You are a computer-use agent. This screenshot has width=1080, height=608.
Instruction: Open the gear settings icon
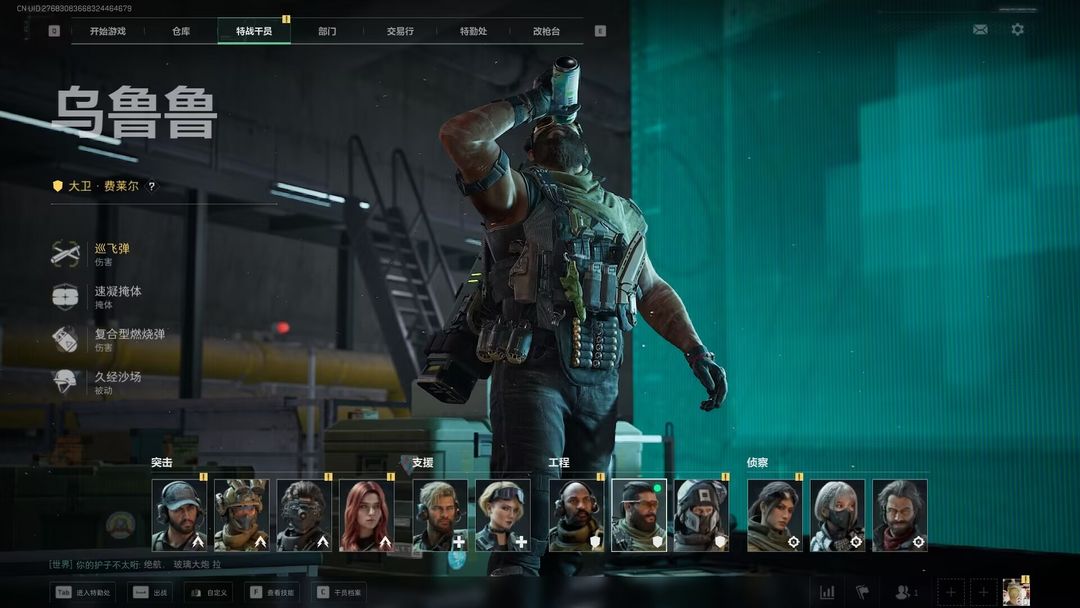tap(1017, 30)
